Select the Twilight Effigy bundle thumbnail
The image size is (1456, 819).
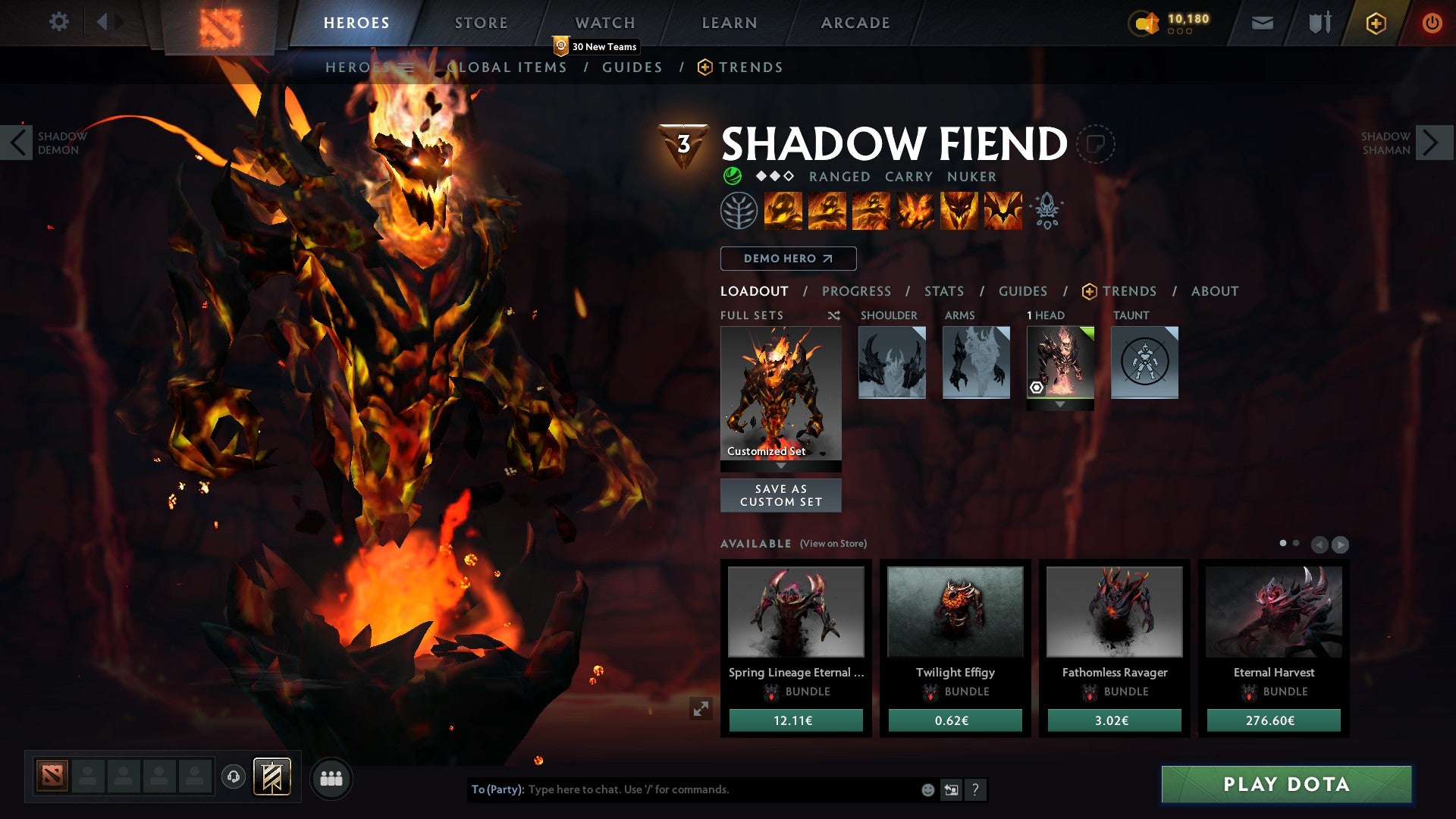point(955,611)
